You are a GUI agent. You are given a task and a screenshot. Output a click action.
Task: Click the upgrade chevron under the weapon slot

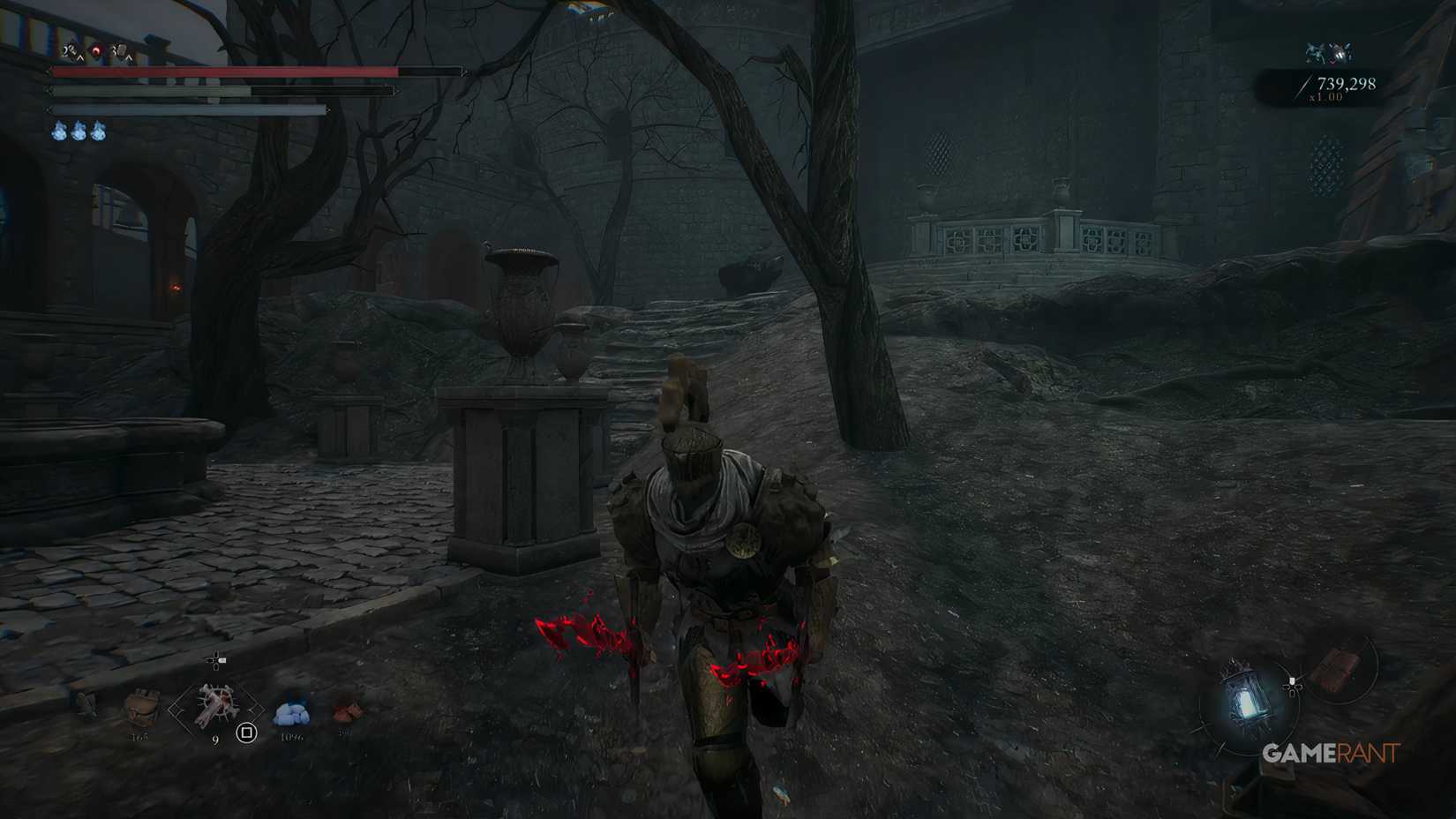coord(81,57)
